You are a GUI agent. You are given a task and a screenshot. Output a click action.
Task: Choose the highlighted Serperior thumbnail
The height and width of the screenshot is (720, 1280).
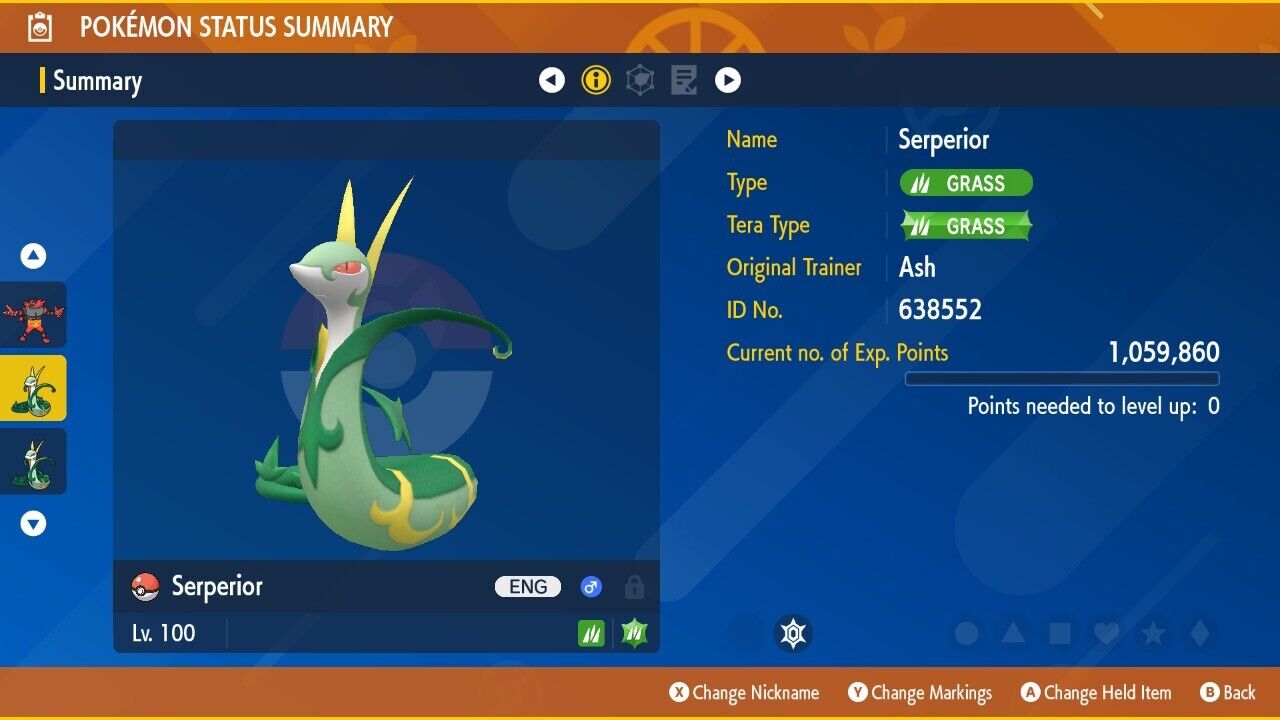(33, 388)
